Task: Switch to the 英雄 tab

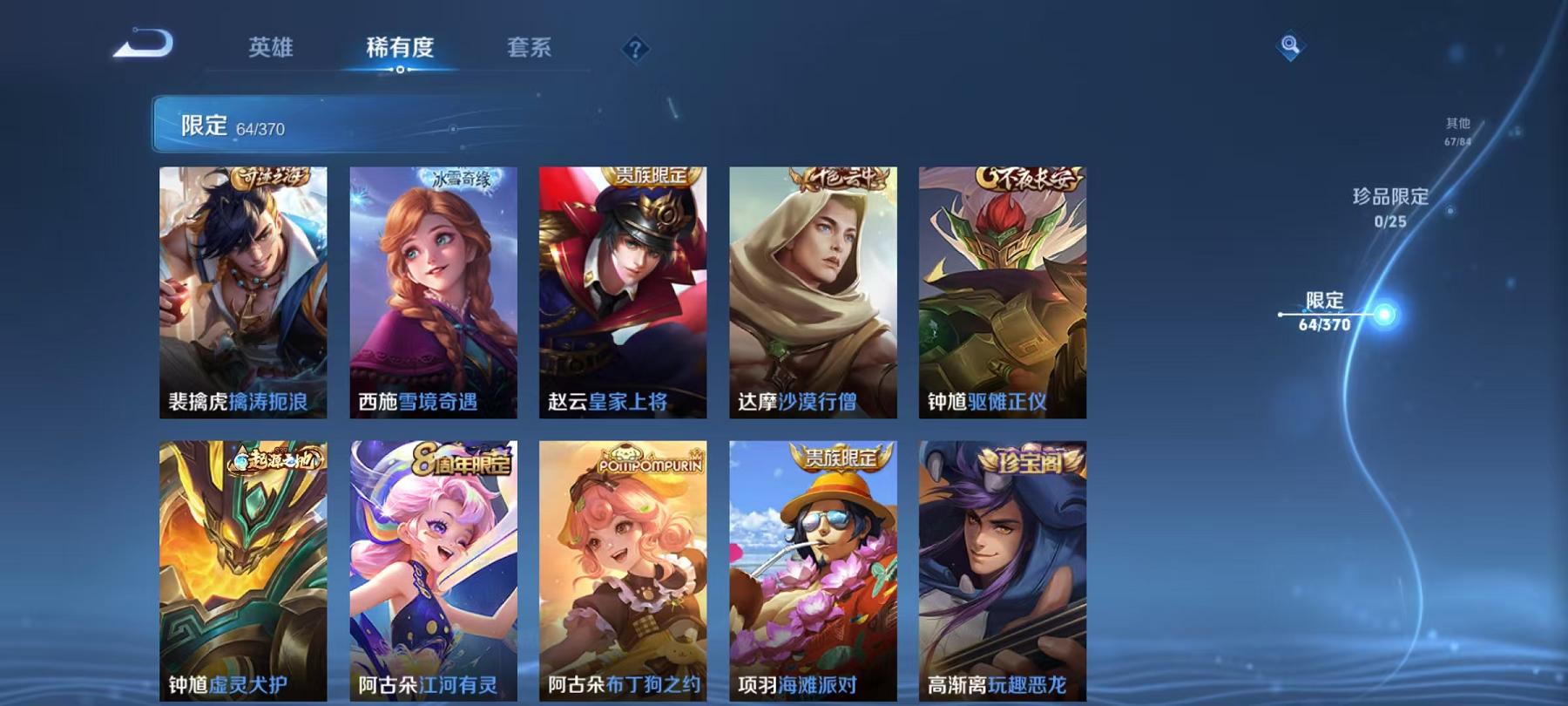Action: [x=270, y=50]
